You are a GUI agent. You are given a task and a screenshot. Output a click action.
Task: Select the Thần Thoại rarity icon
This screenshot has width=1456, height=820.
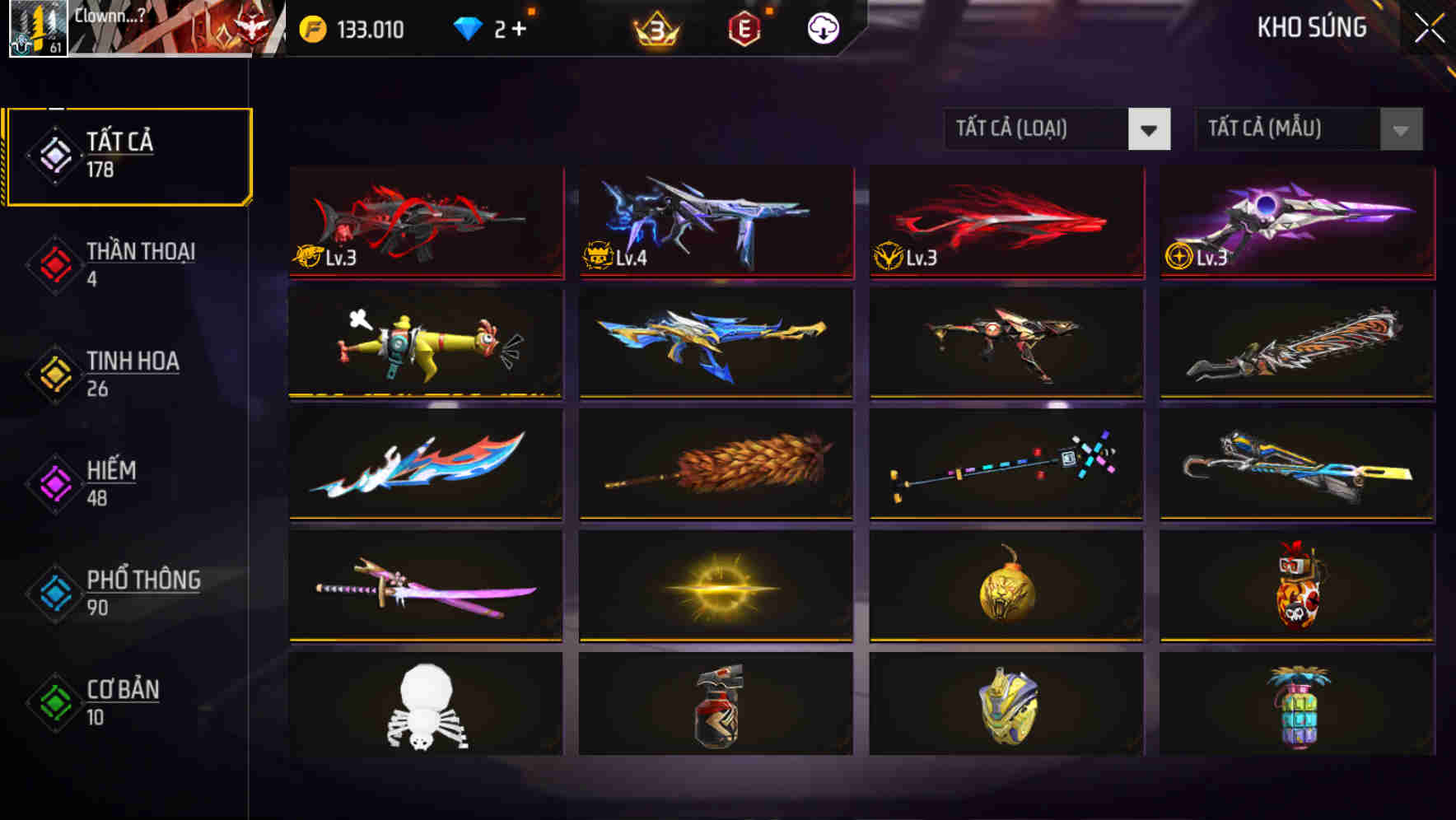point(54,263)
